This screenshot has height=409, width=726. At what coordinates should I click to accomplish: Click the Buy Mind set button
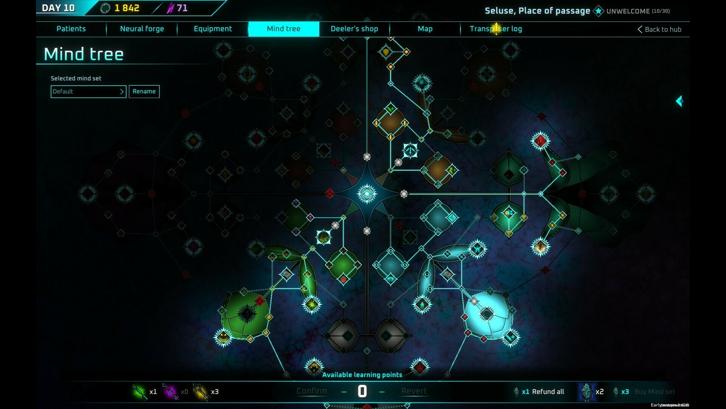click(x=654, y=392)
